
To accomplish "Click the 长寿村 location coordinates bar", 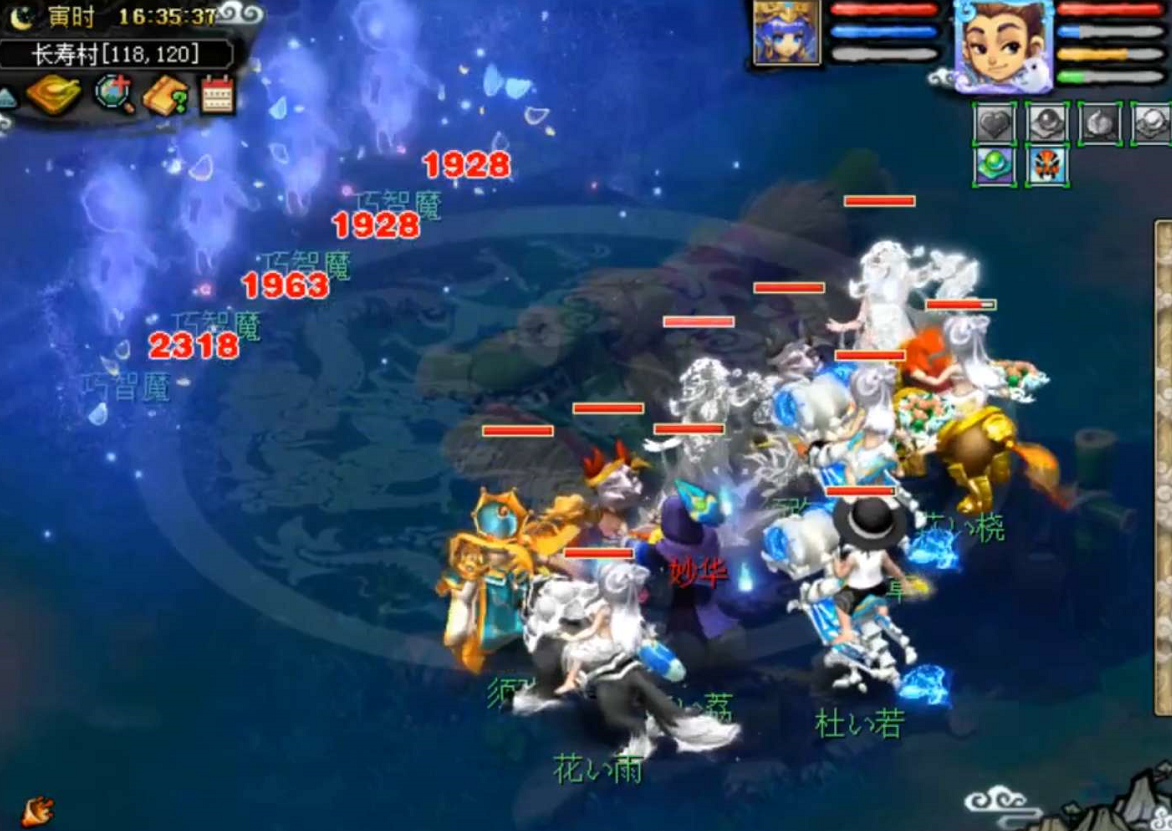I will pyautogui.click(x=116, y=54).
